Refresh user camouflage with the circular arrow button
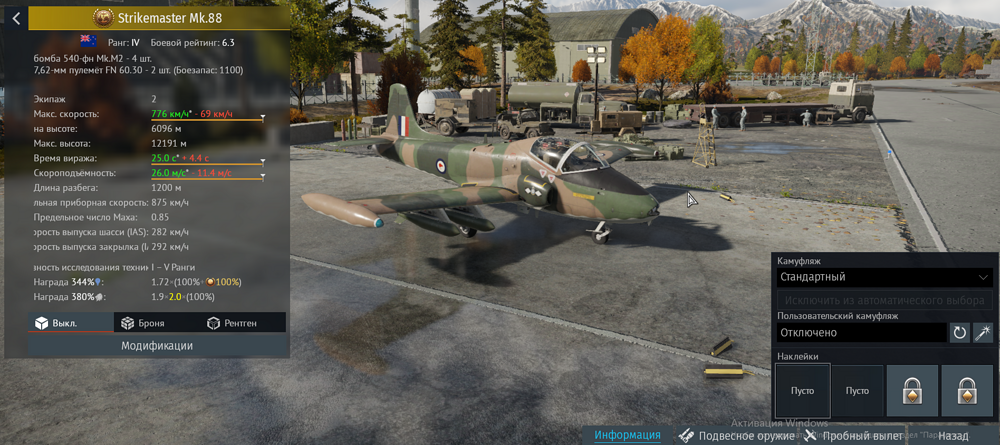 (x=960, y=332)
